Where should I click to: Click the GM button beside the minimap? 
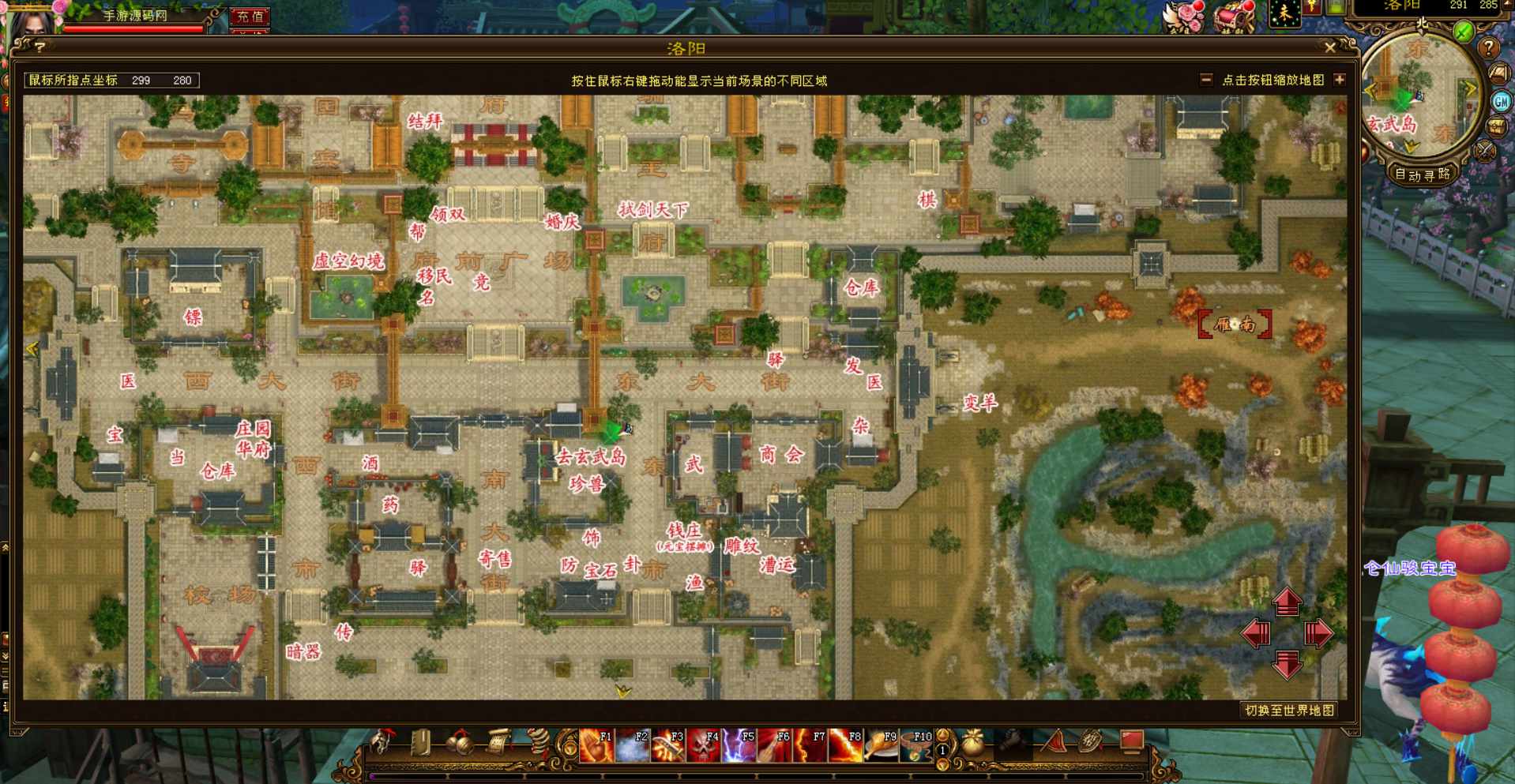pos(1501,101)
